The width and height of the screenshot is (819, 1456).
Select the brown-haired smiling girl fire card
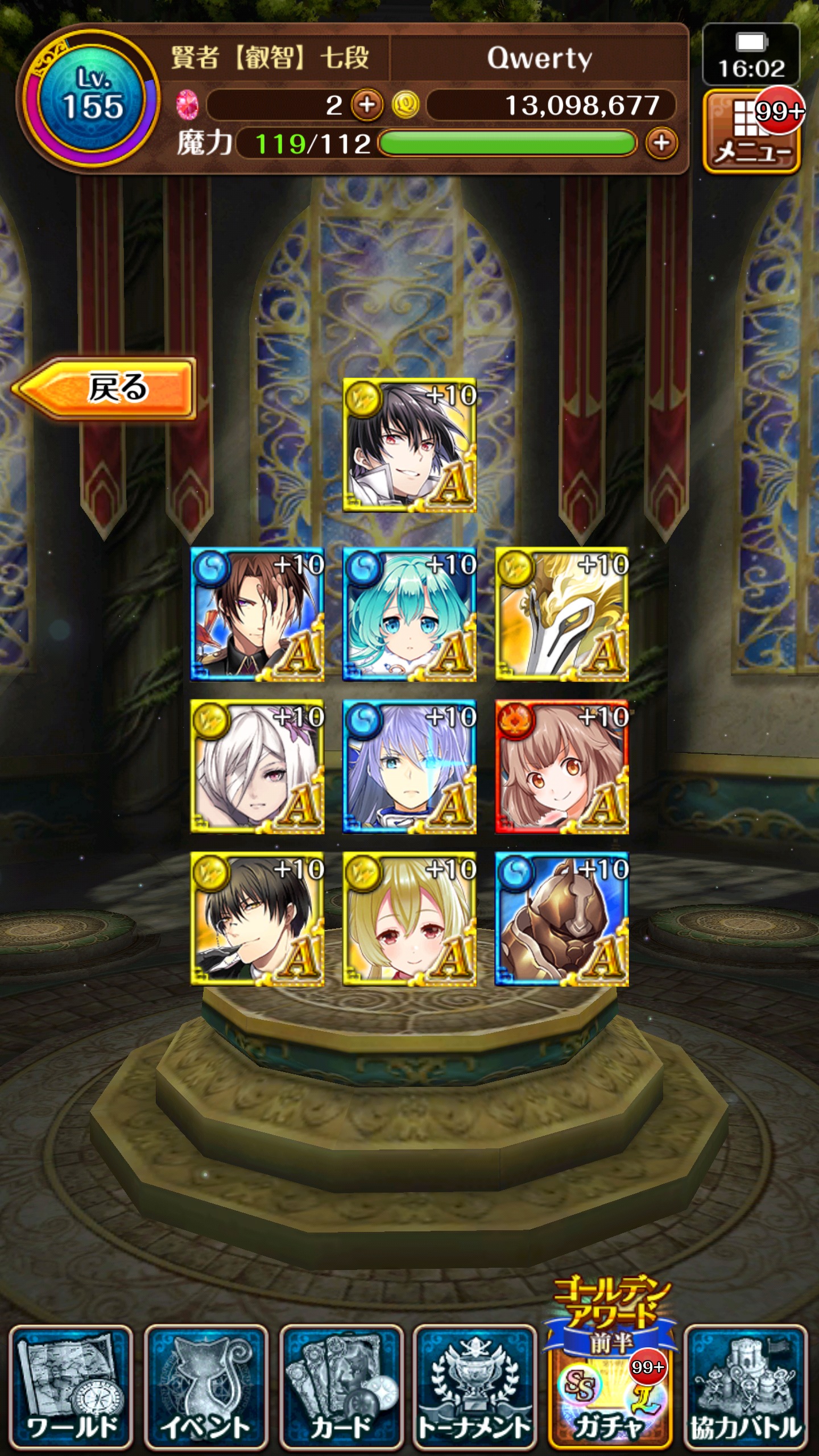tap(561, 767)
